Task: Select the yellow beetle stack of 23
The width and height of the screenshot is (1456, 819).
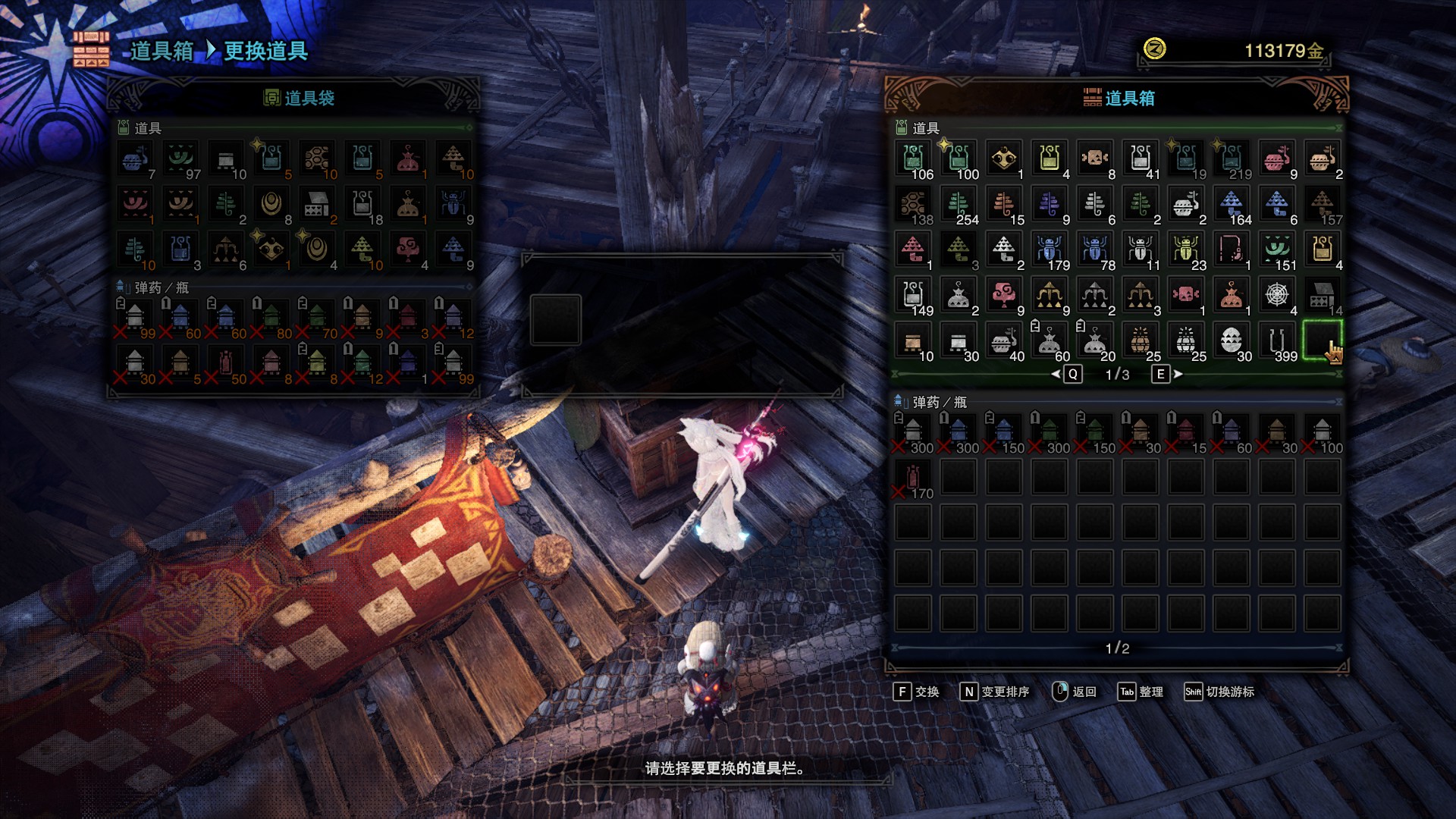Action: pos(1186,251)
